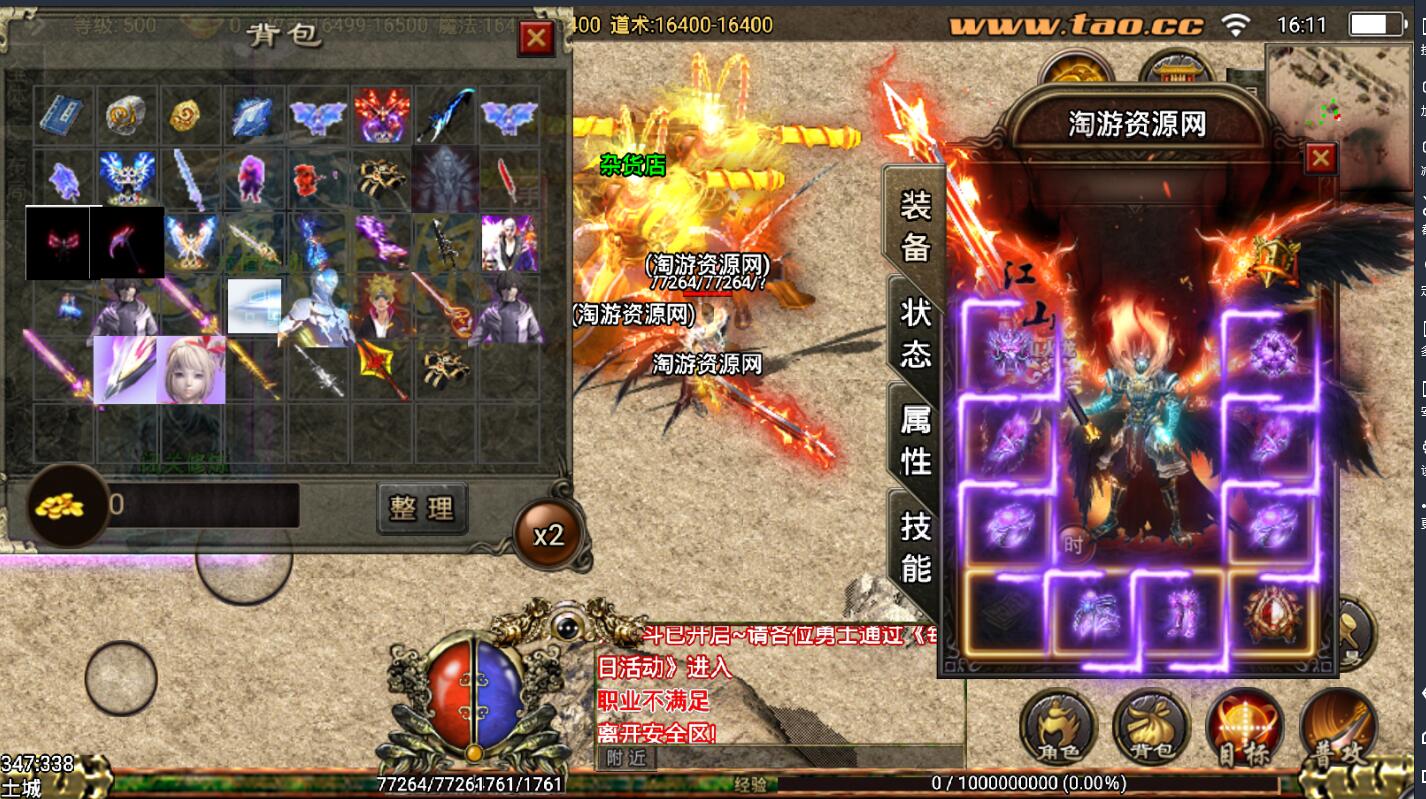
Task: Click the 整理 sort button
Action: pos(422,508)
